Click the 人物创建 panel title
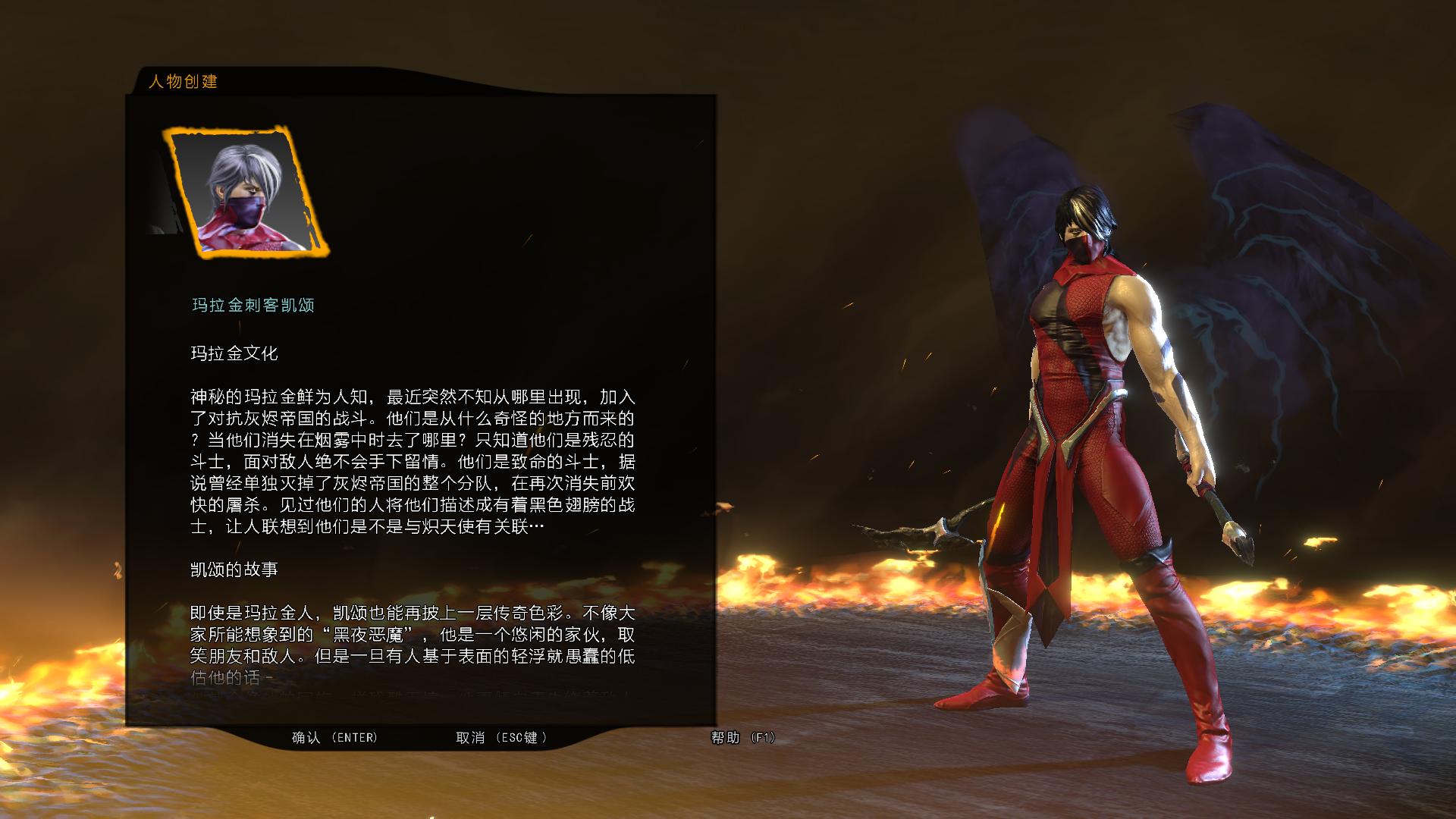This screenshot has height=819, width=1456. pos(184,82)
